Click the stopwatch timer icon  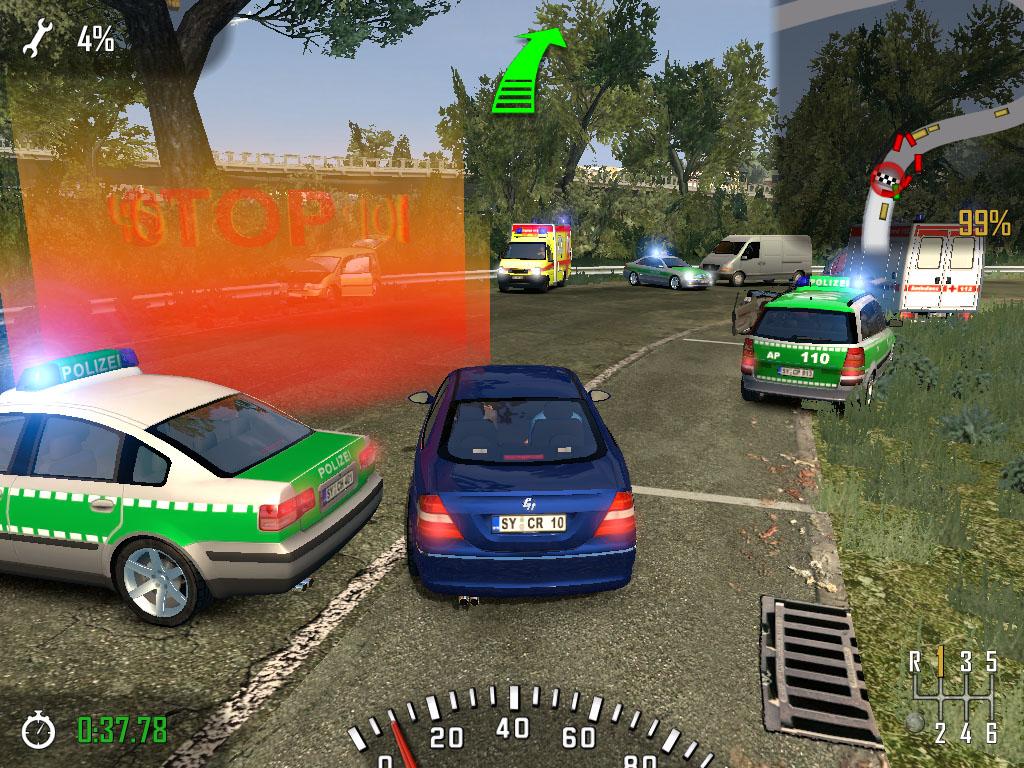coord(39,729)
